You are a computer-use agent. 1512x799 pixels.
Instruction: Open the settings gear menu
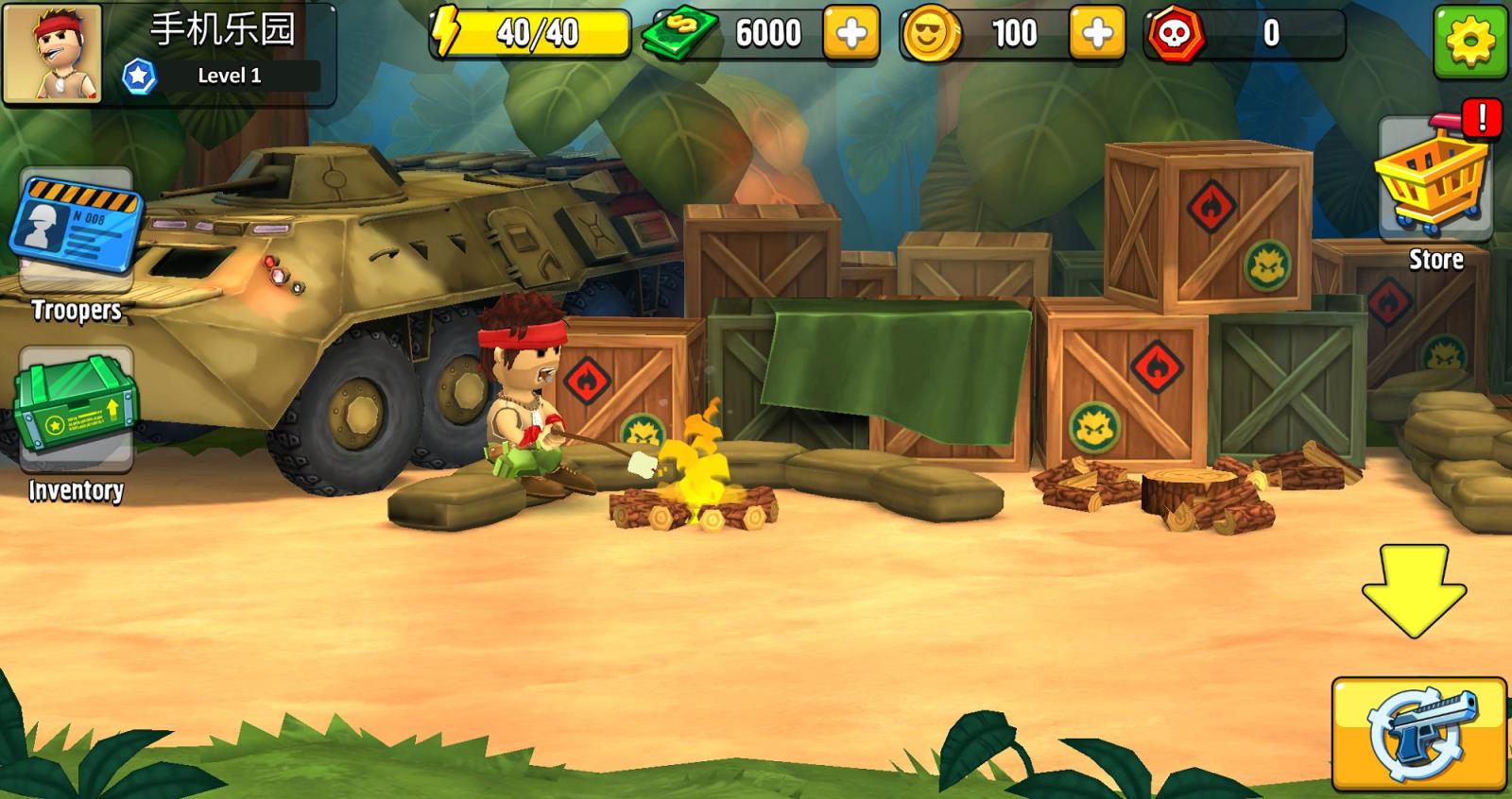(x=1469, y=41)
